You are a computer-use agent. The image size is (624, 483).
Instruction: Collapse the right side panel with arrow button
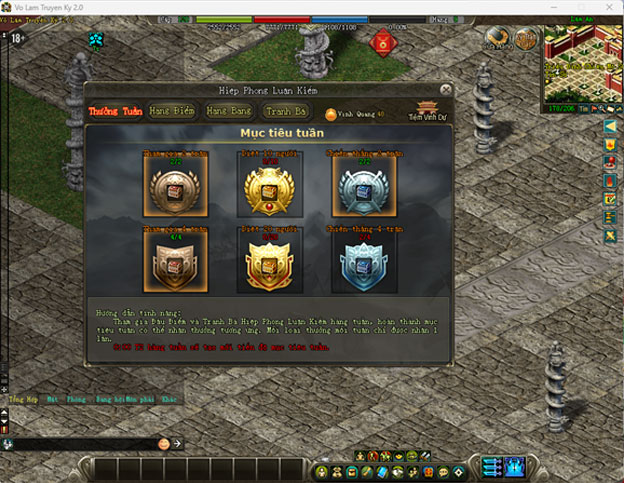click(609, 127)
